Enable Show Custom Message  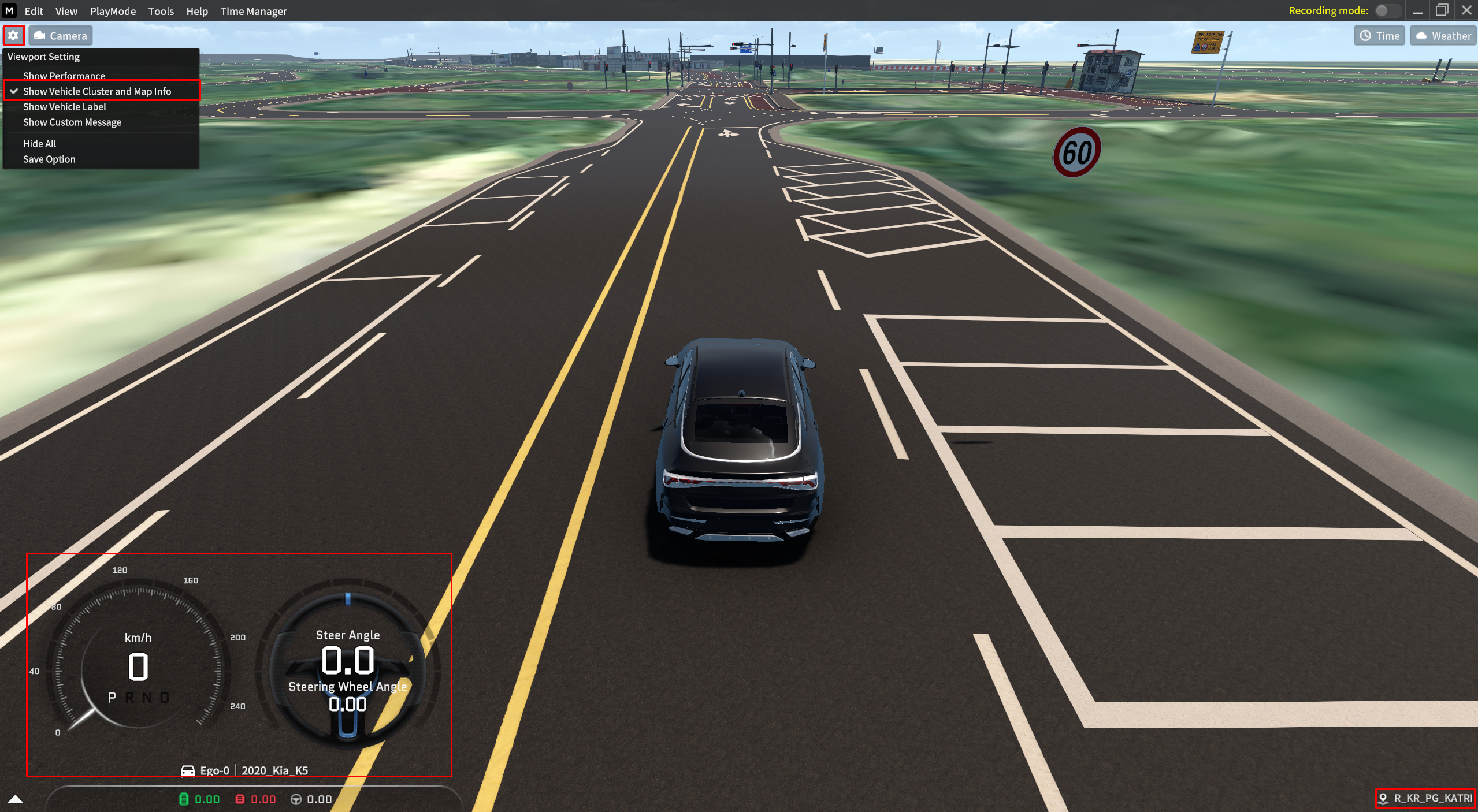[72, 122]
